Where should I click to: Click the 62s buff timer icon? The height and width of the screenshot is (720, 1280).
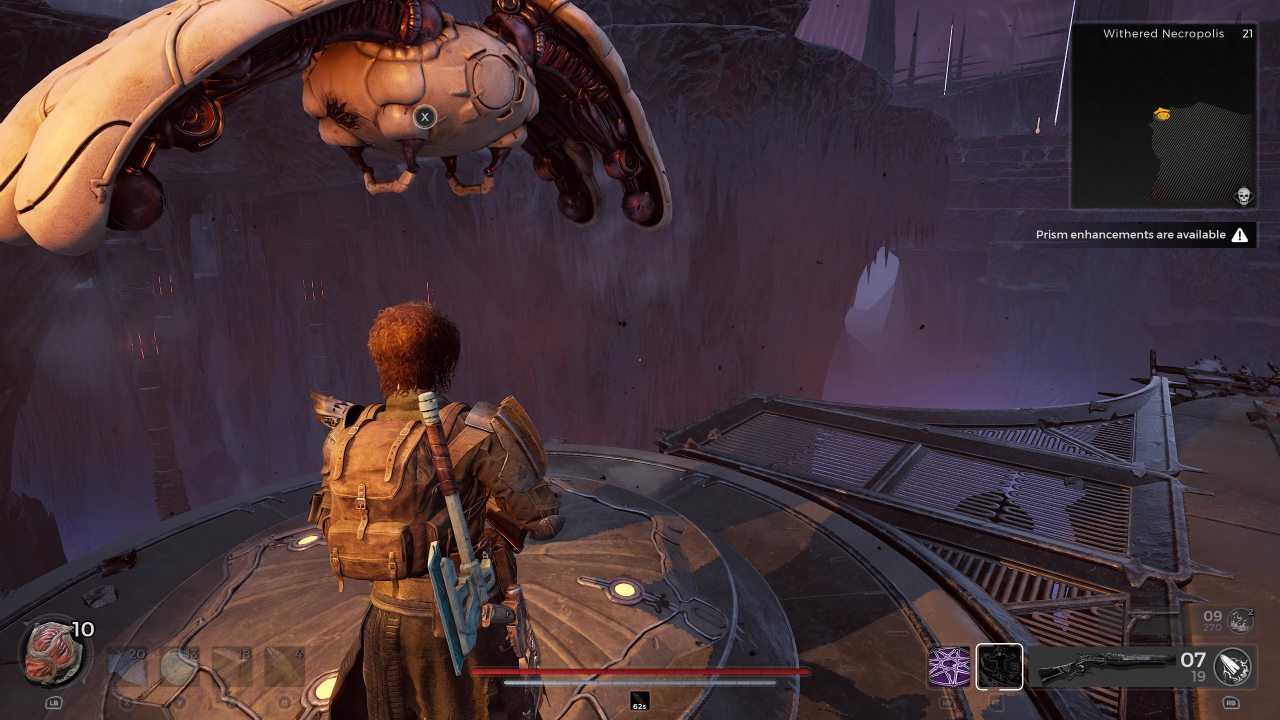pyautogui.click(x=640, y=701)
